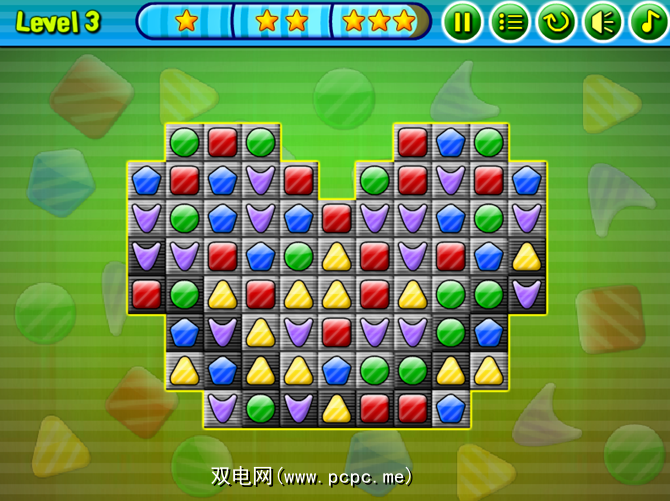Toggle music with the note button
Screen dimensions: 670x501
tap(647, 22)
